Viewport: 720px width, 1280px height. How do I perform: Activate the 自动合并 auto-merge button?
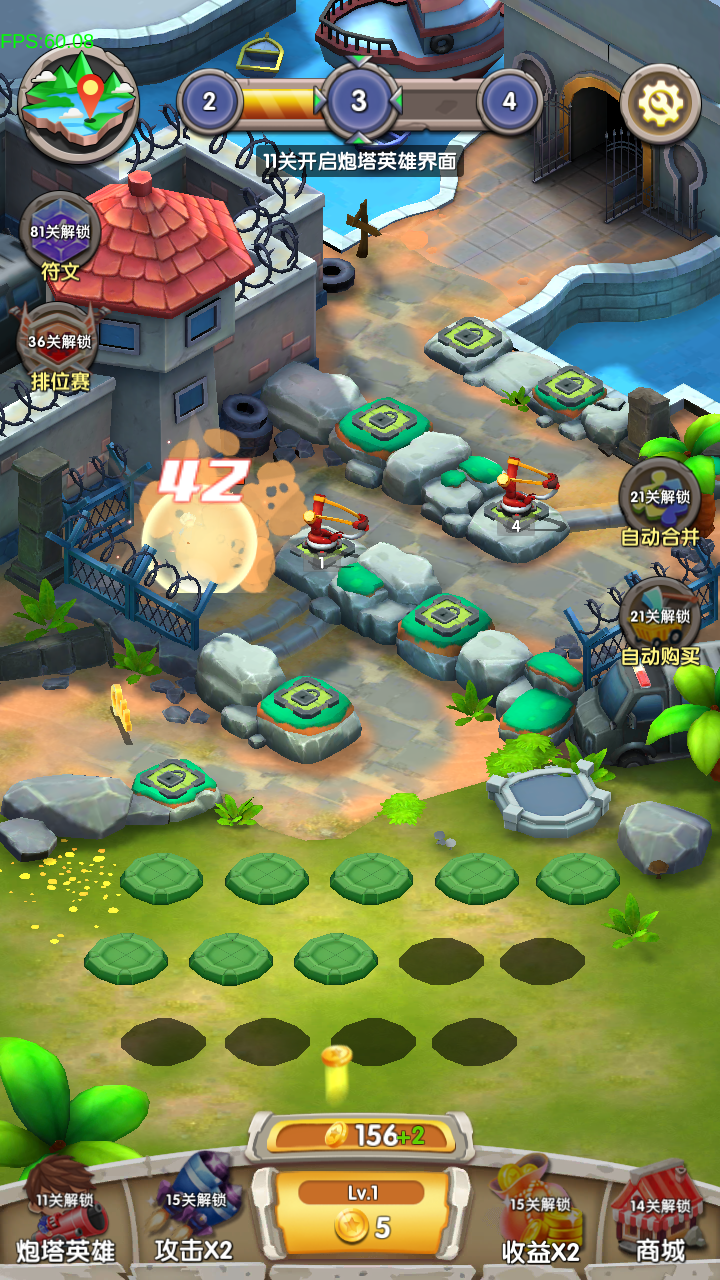660,505
